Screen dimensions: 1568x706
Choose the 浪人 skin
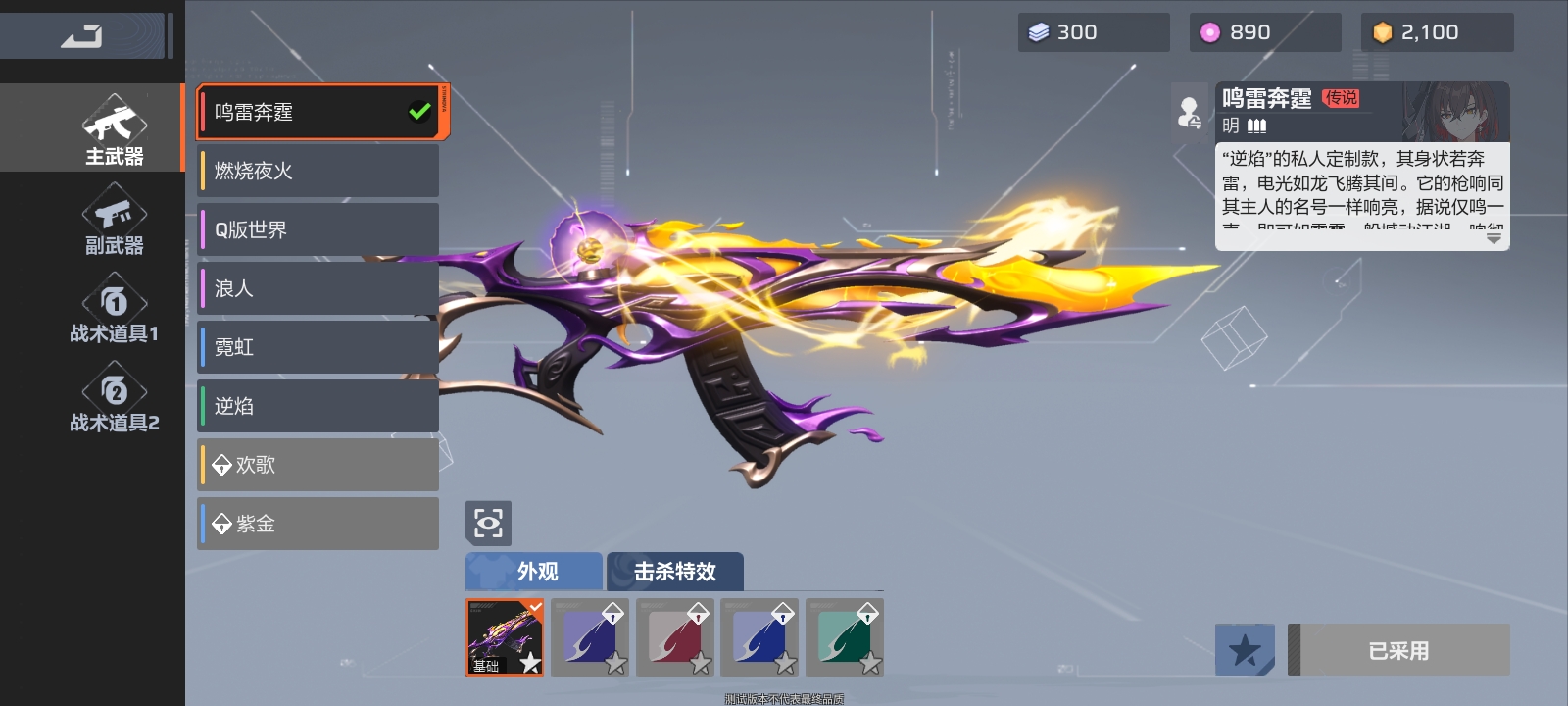pyautogui.click(x=319, y=288)
